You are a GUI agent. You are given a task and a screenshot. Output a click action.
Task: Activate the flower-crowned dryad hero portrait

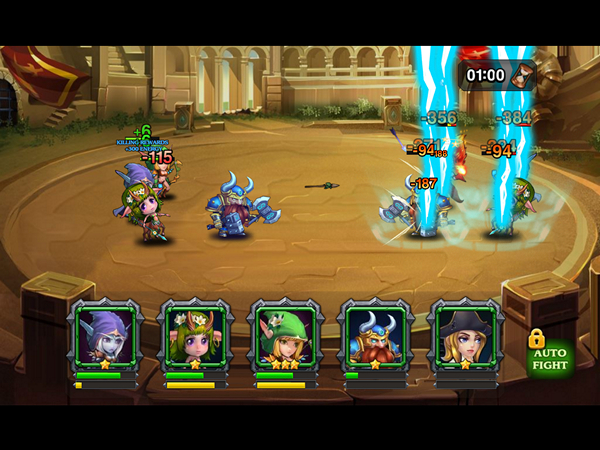196,337
